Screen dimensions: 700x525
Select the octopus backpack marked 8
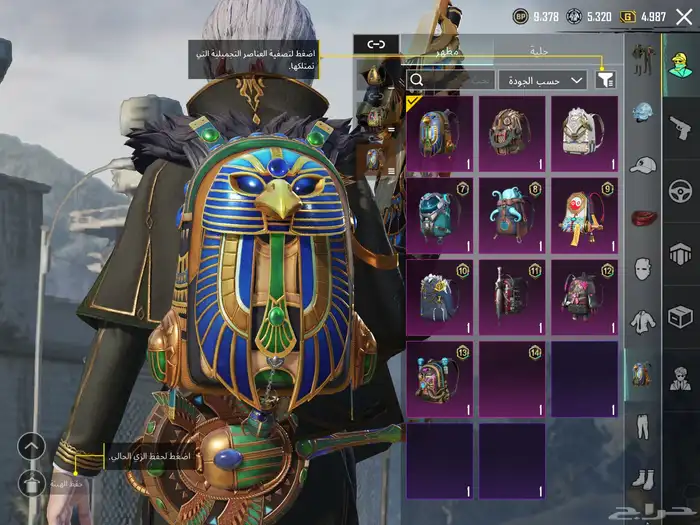[x=511, y=215]
